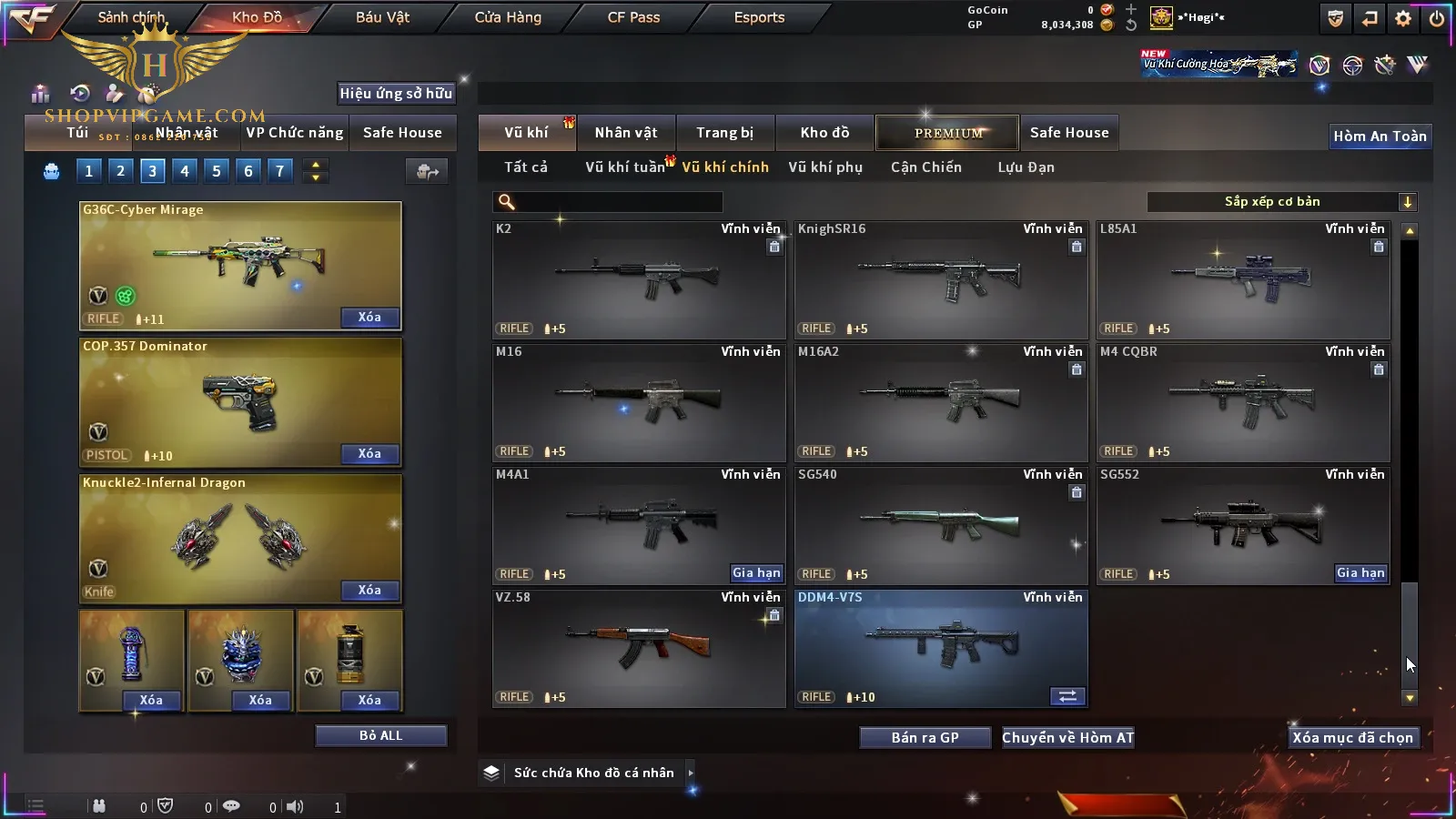
Task: Go to Sảnh chính lobby
Action: (132, 17)
